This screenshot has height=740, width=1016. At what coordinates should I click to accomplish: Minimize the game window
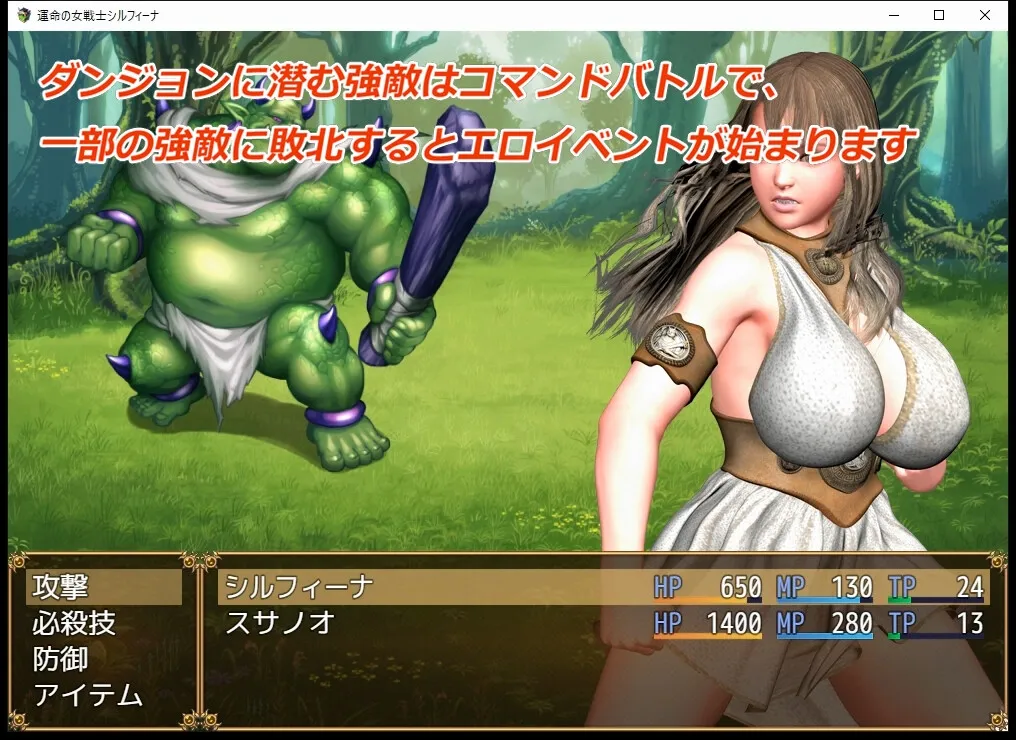point(892,15)
